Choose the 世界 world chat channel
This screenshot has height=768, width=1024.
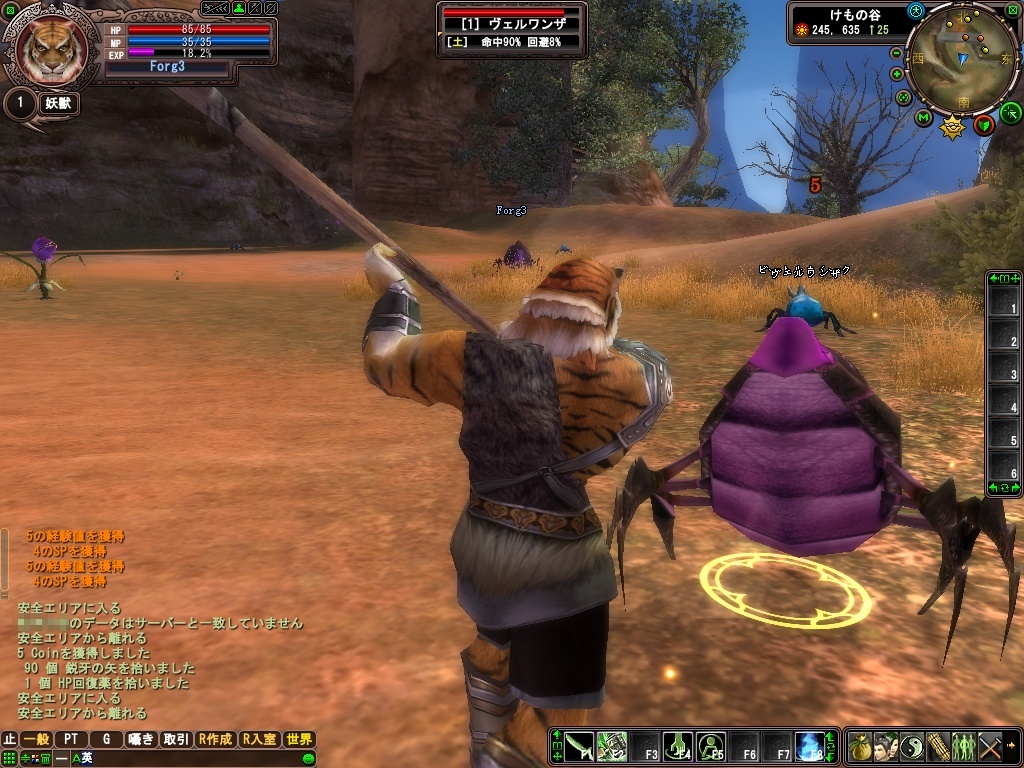coord(299,740)
